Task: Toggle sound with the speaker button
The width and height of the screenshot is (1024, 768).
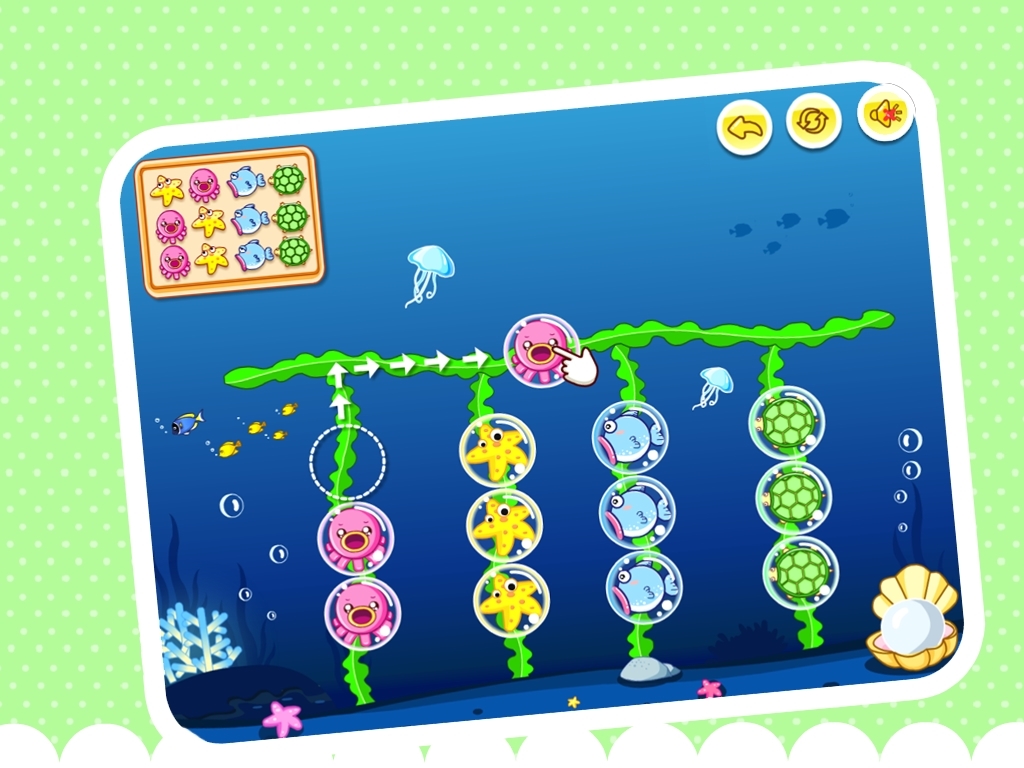Action: (884, 114)
